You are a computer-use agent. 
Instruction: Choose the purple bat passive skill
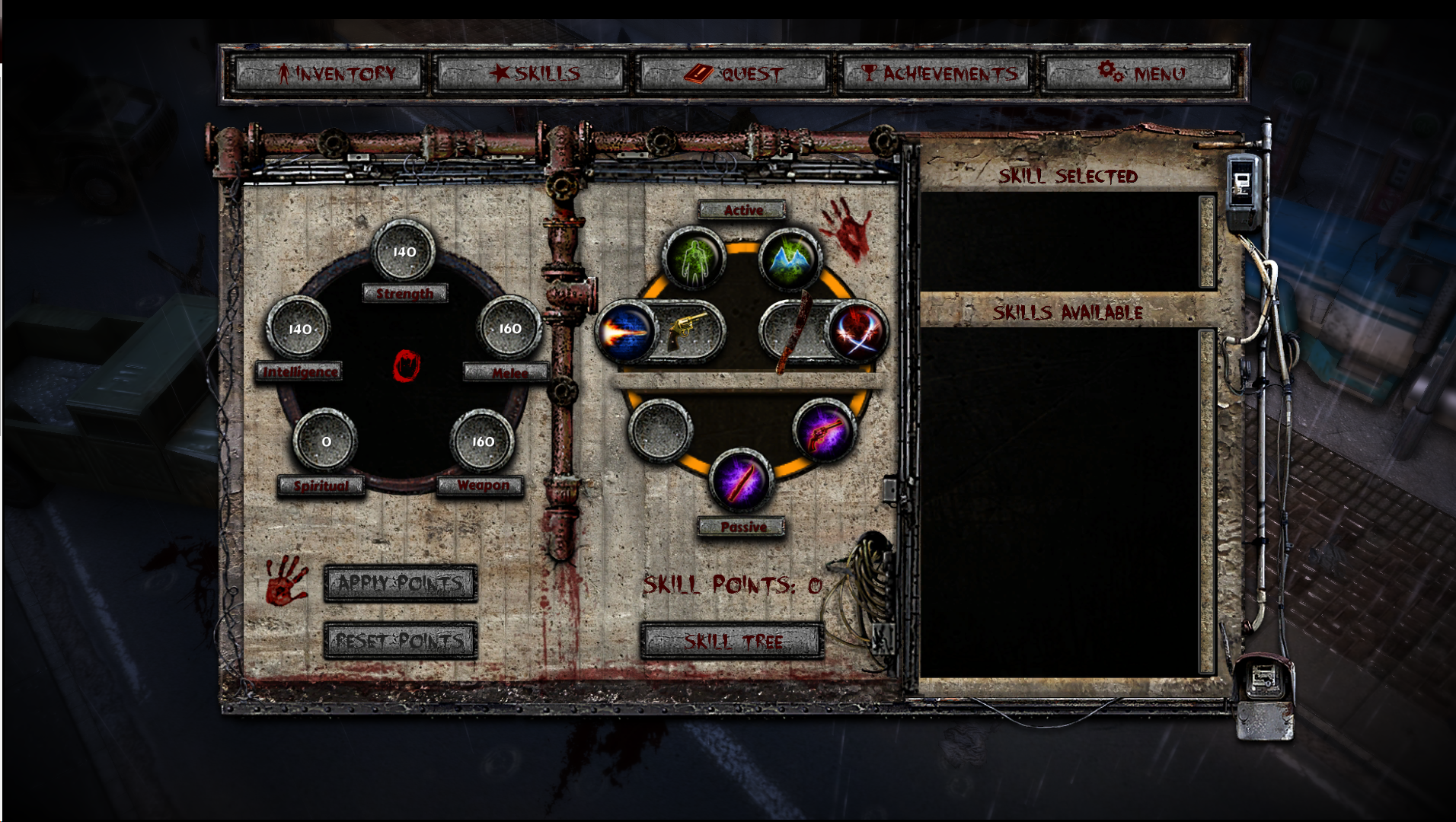click(741, 481)
